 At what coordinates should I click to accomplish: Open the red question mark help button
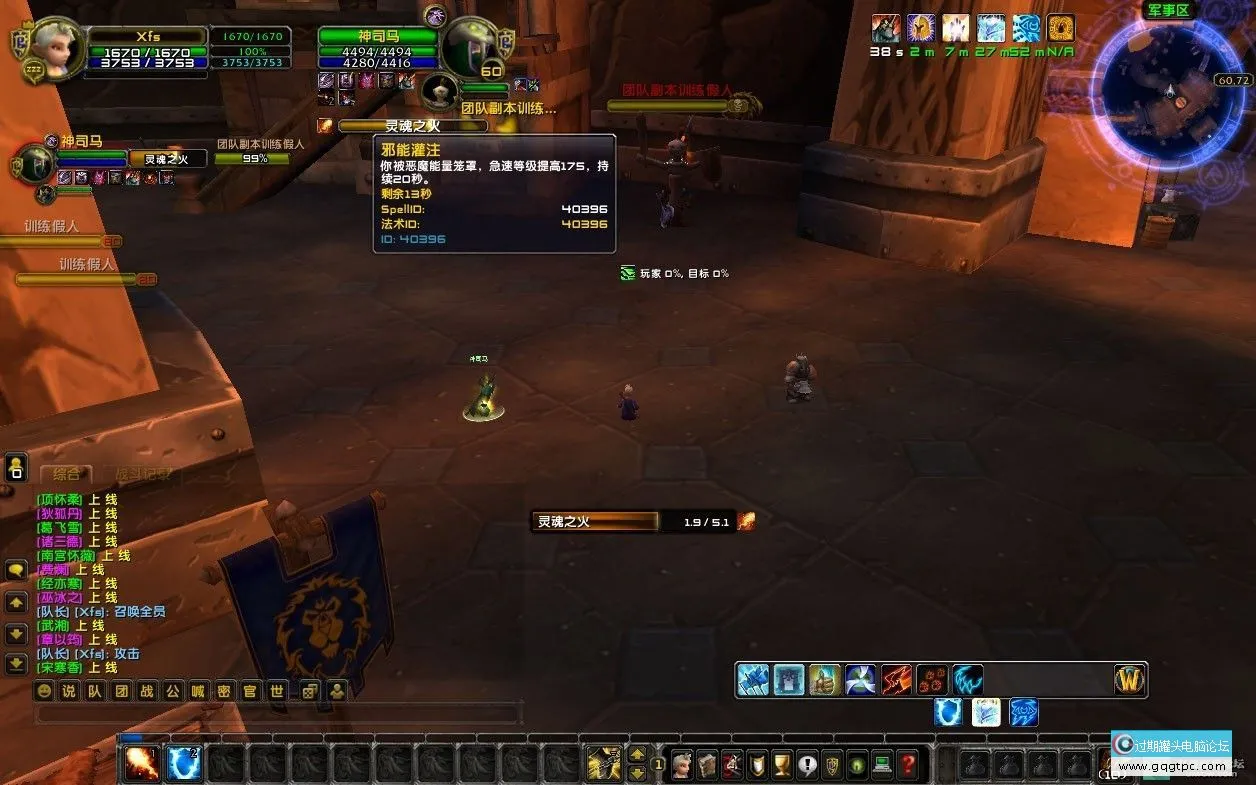coord(907,765)
